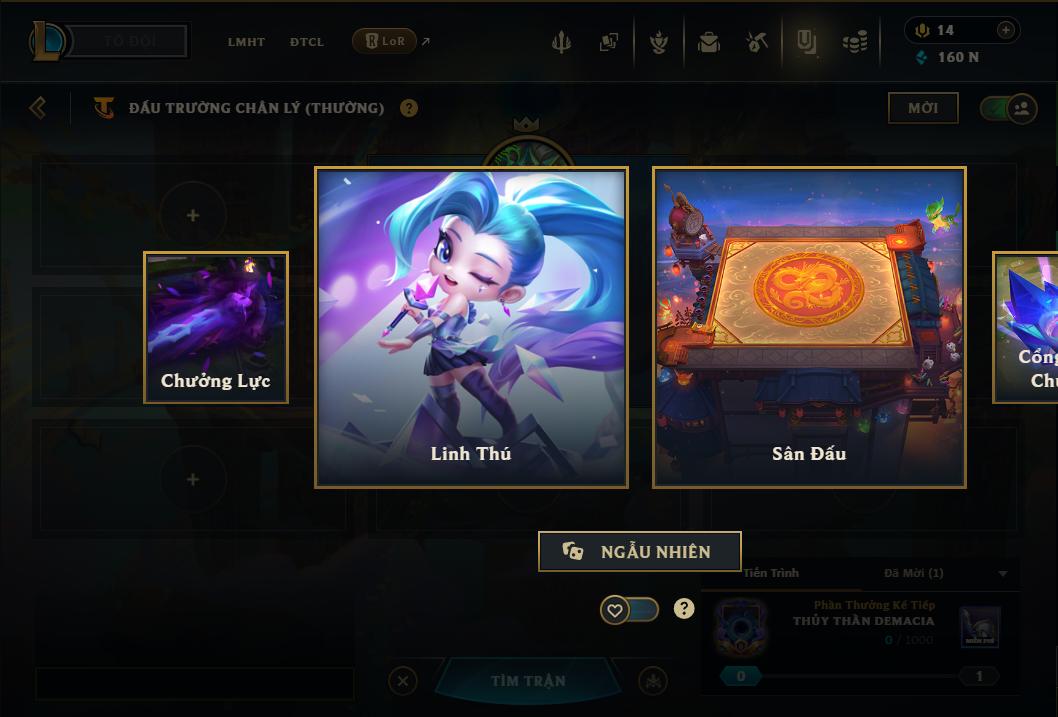Start matchmaking with TÌM TRẬN
The width and height of the screenshot is (1058, 717).
[528, 681]
